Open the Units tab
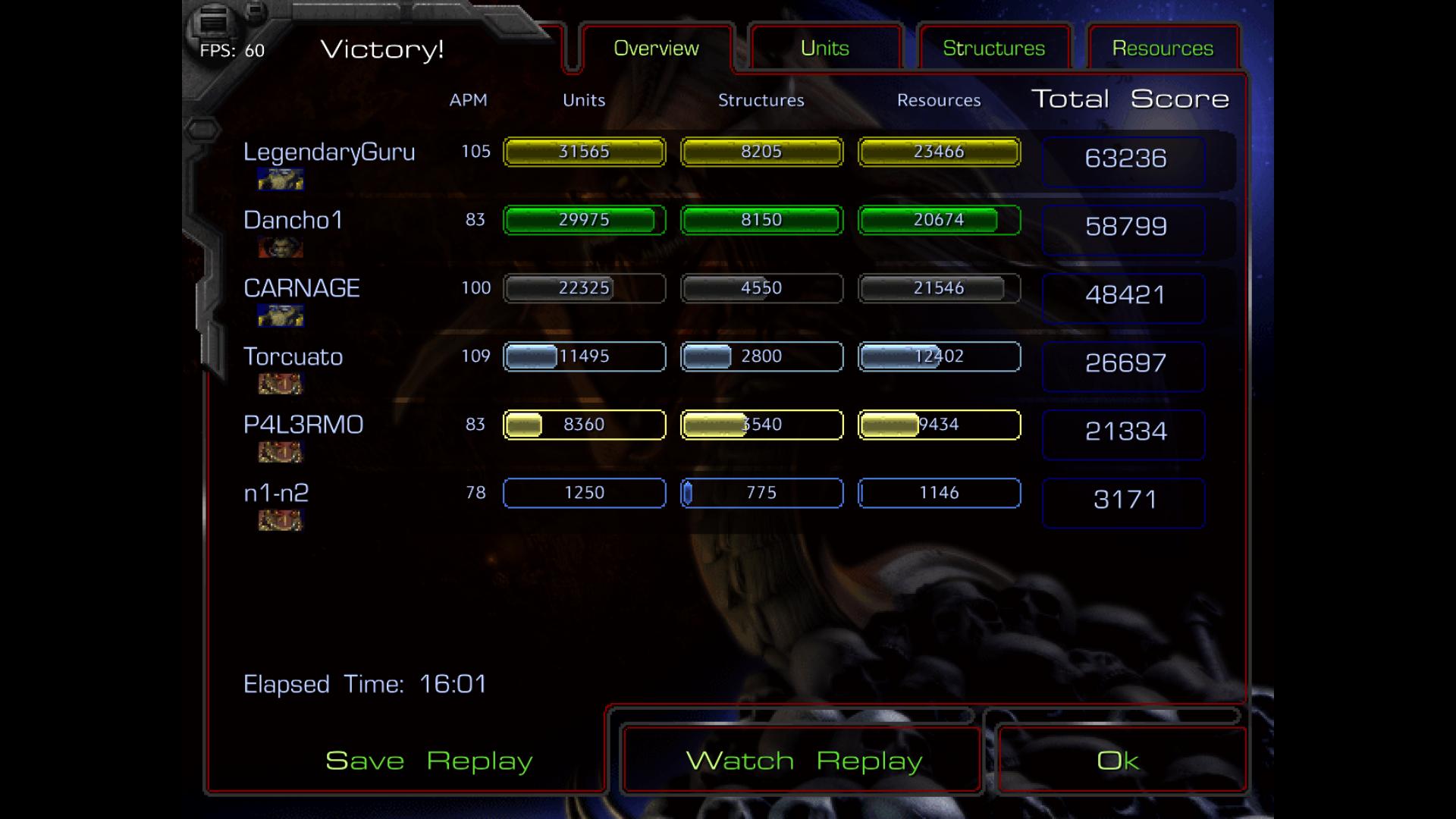1456x819 pixels. [824, 49]
